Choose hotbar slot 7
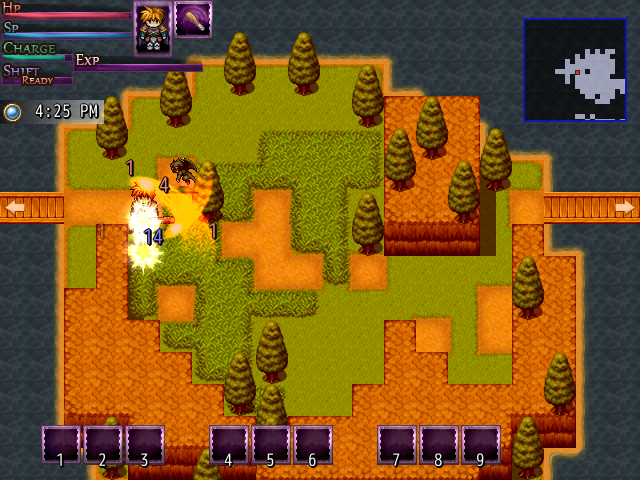The height and width of the screenshot is (480, 640). [x=397, y=445]
